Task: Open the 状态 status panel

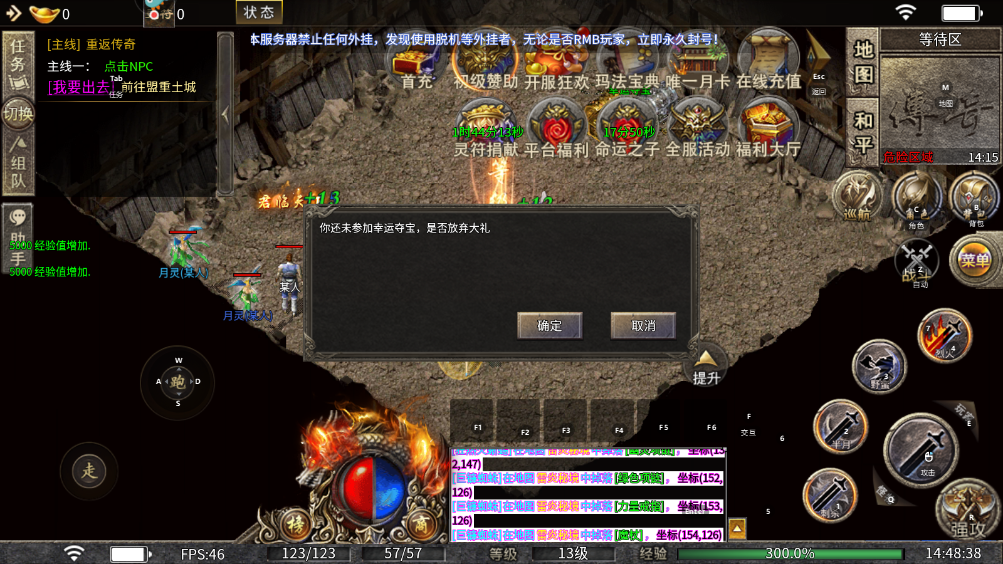Action: point(259,13)
